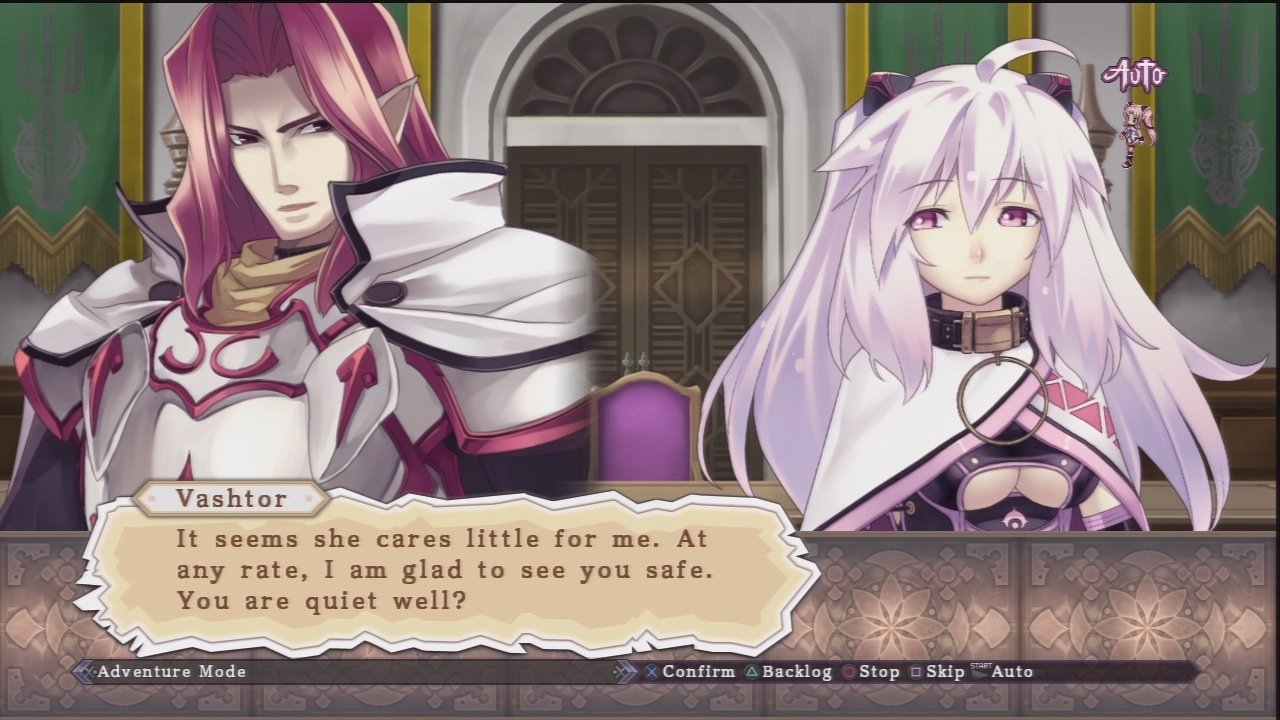Viewport: 1280px width, 720px height.
Task: Click the Adventure Mode label
Action: (172, 671)
